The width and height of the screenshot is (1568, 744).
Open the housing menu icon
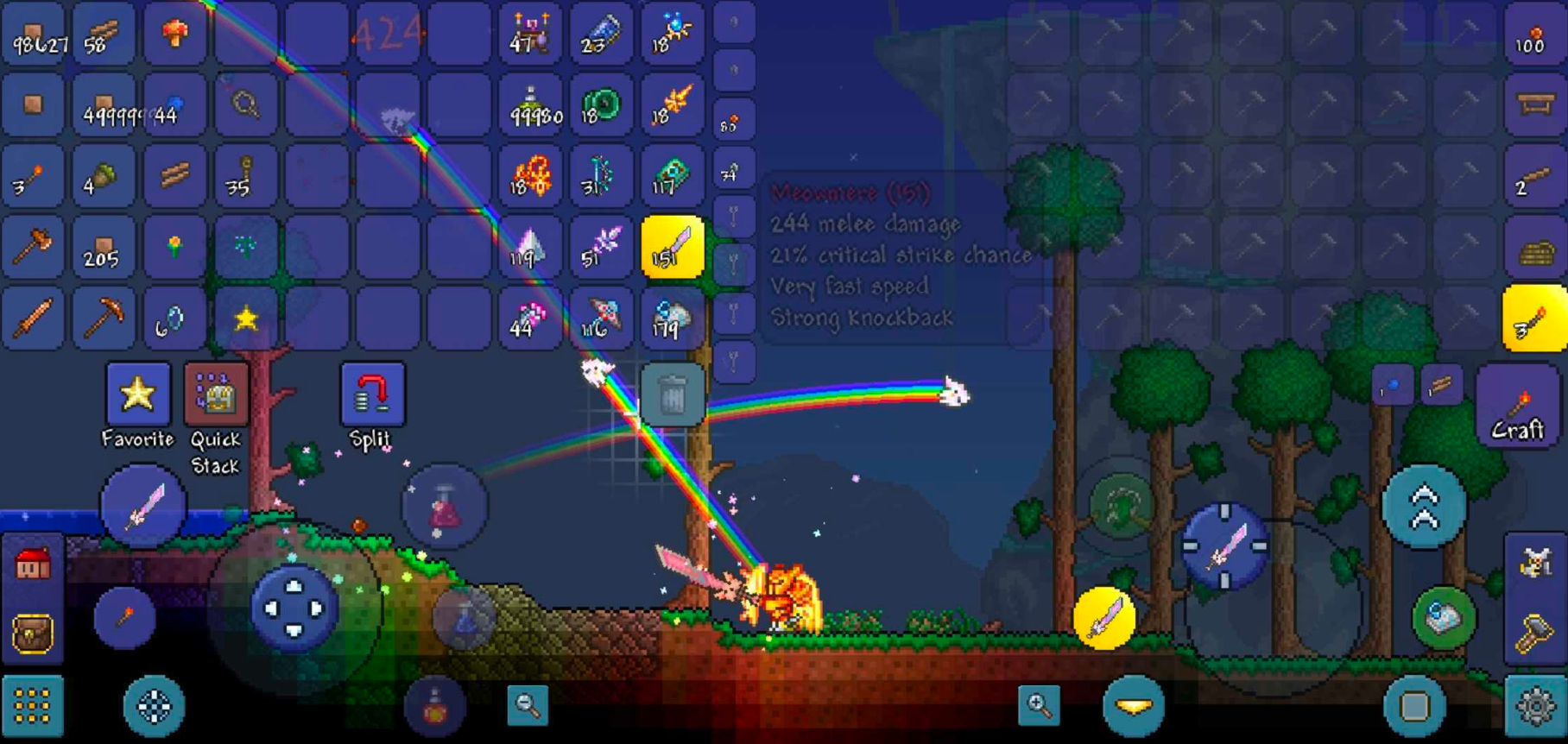pyautogui.click(x=33, y=565)
